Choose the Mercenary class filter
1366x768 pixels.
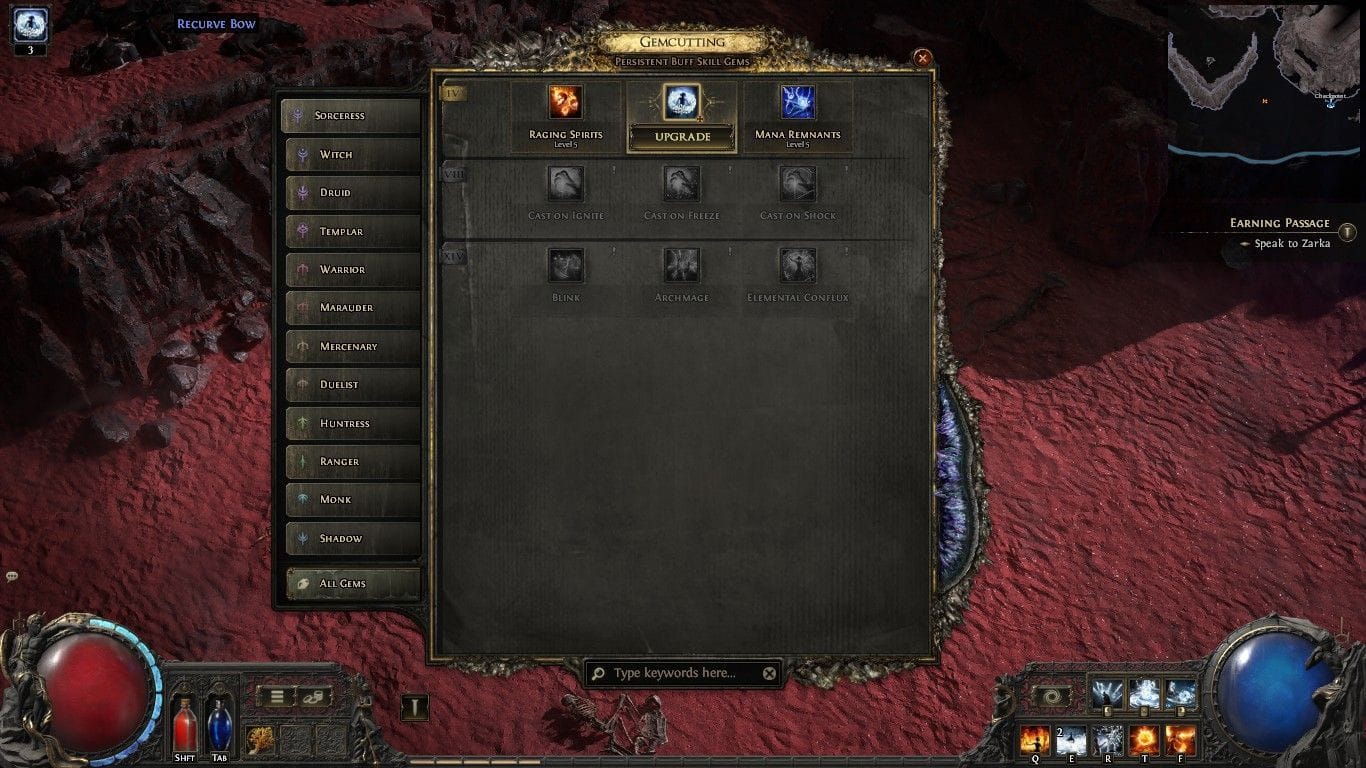click(x=351, y=346)
